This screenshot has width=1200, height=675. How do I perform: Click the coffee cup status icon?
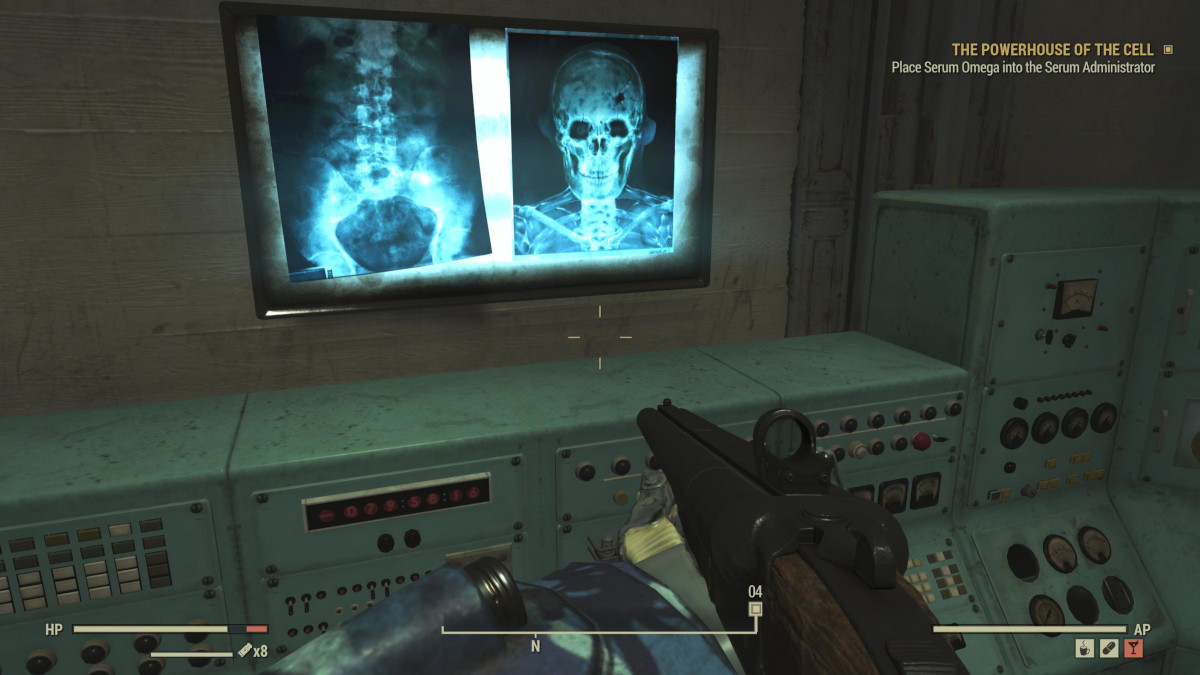tap(1085, 648)
